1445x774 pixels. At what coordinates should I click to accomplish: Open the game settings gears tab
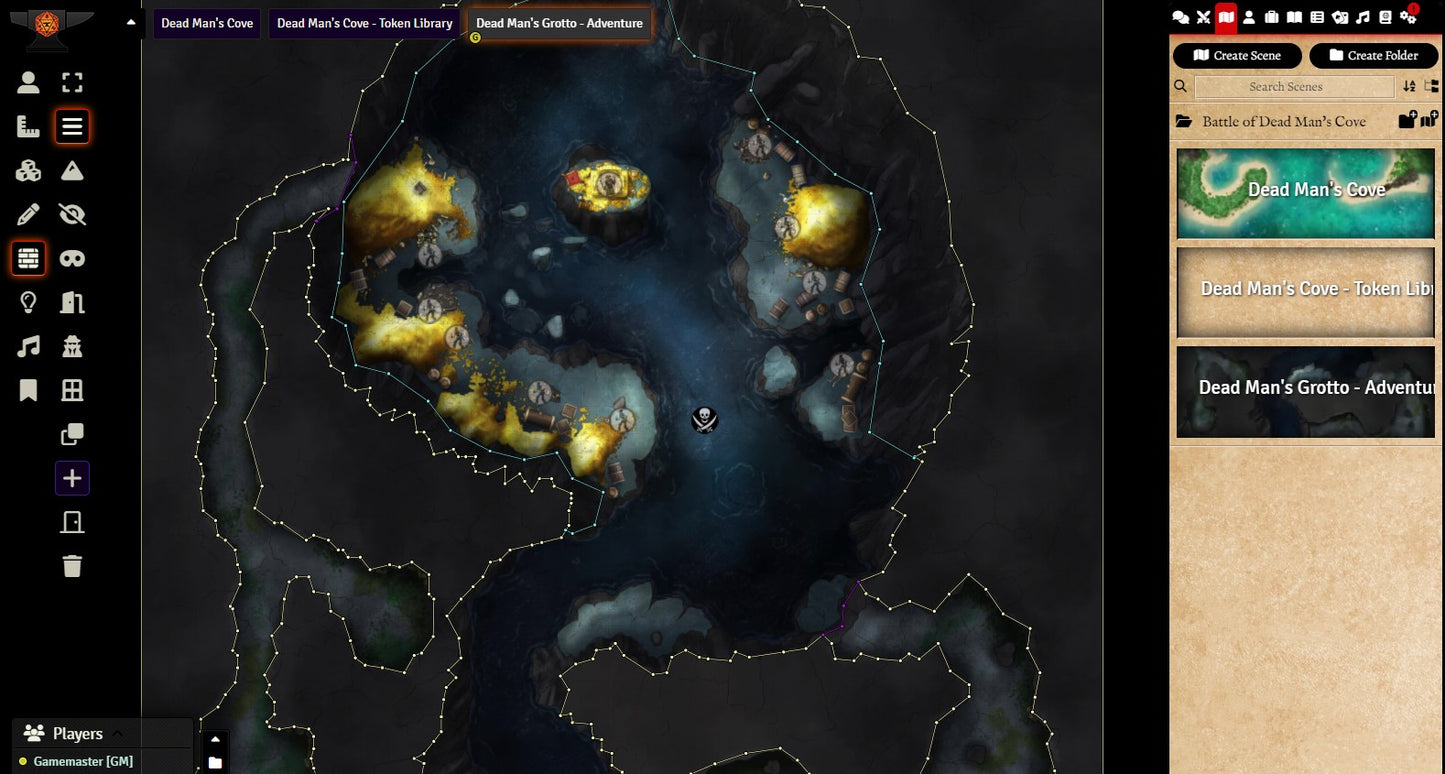click(x=1408, y=17)
